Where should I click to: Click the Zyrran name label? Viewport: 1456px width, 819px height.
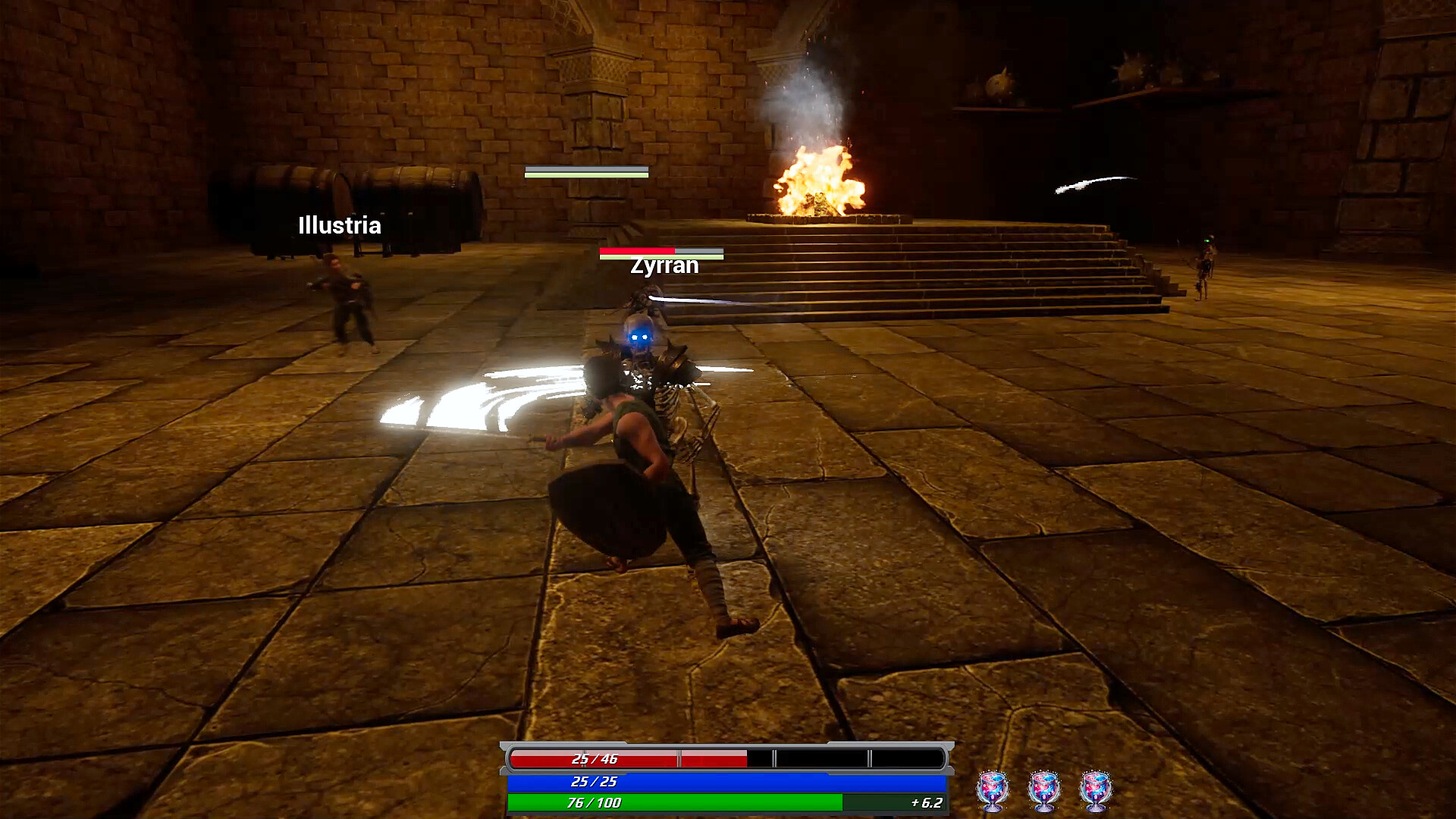click(664, 265)
